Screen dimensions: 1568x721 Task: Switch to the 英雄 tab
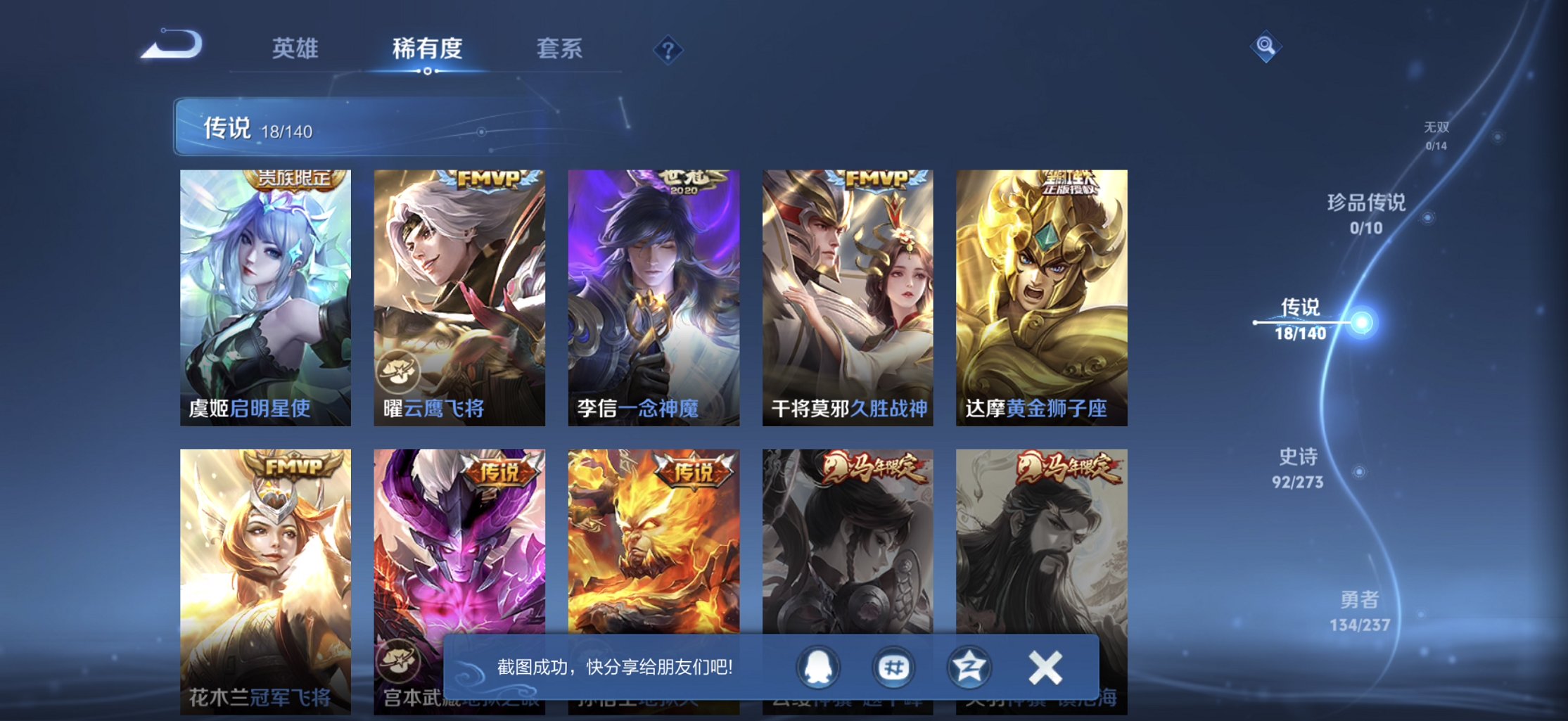(x=295, y=48)
